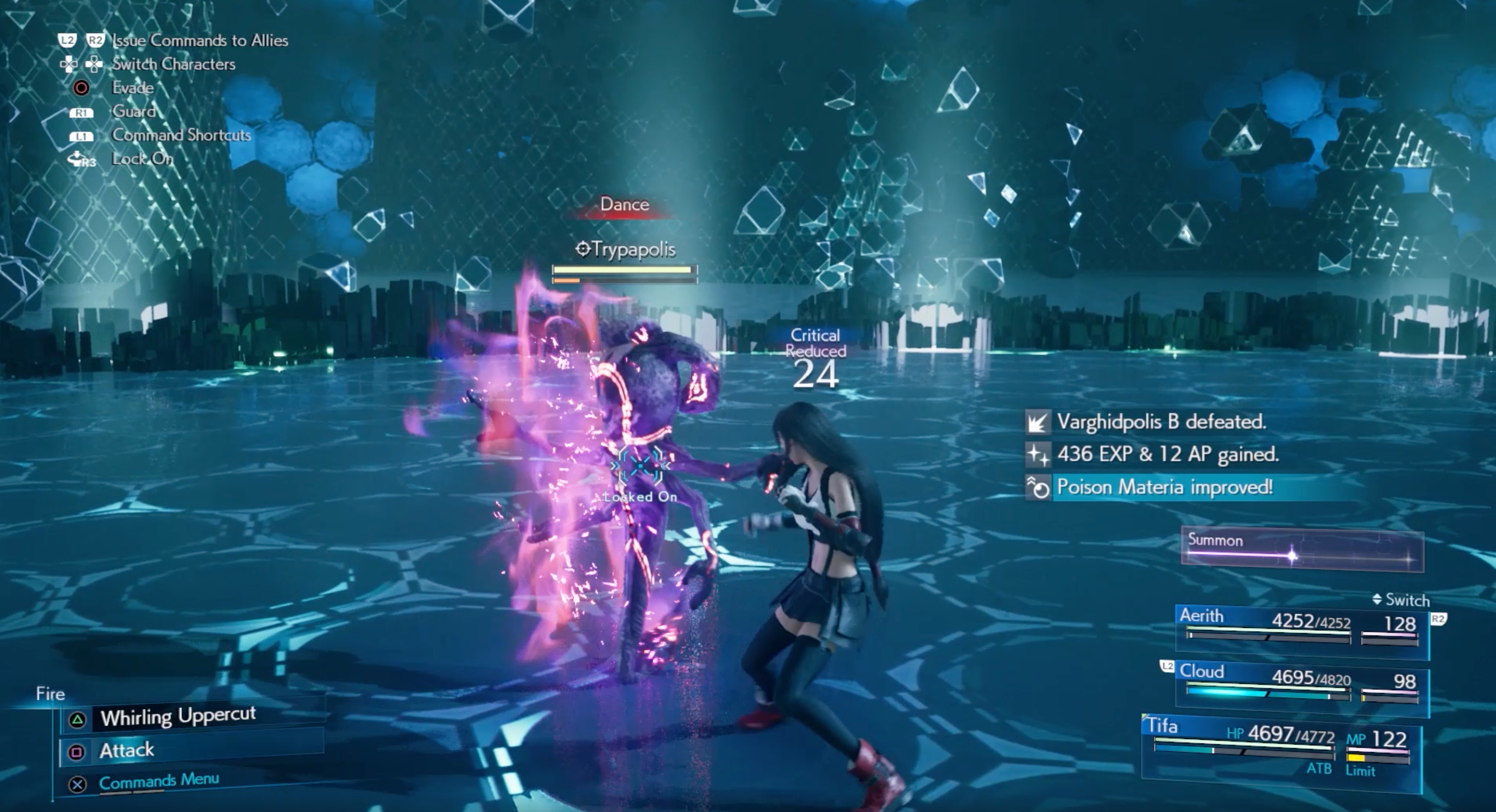Click the Trypapolis enemy name label
Screen dimensions: 1496x812
pyautogui.click(x=626, y=250)
